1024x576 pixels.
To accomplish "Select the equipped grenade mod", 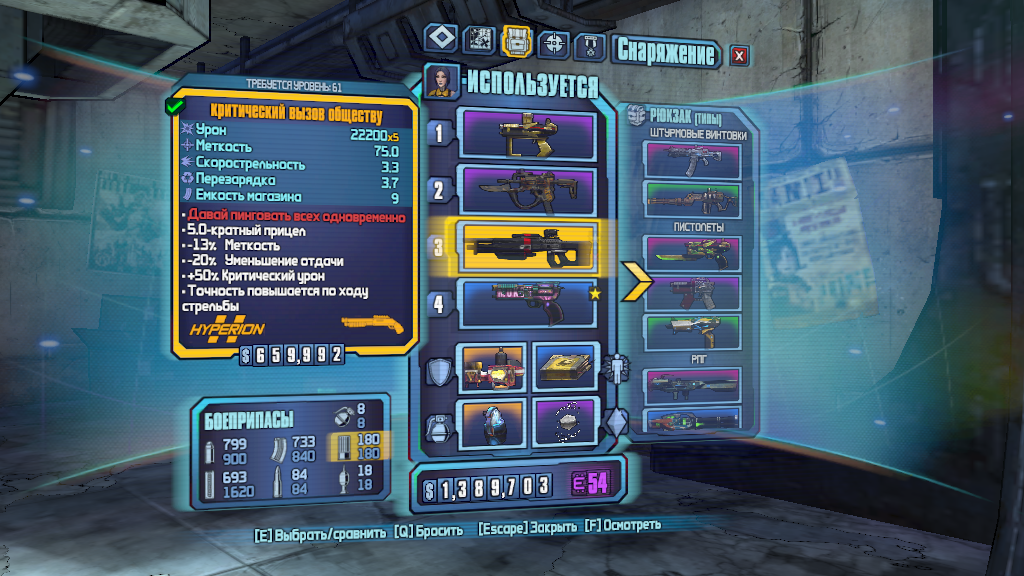I will (490, 423).
